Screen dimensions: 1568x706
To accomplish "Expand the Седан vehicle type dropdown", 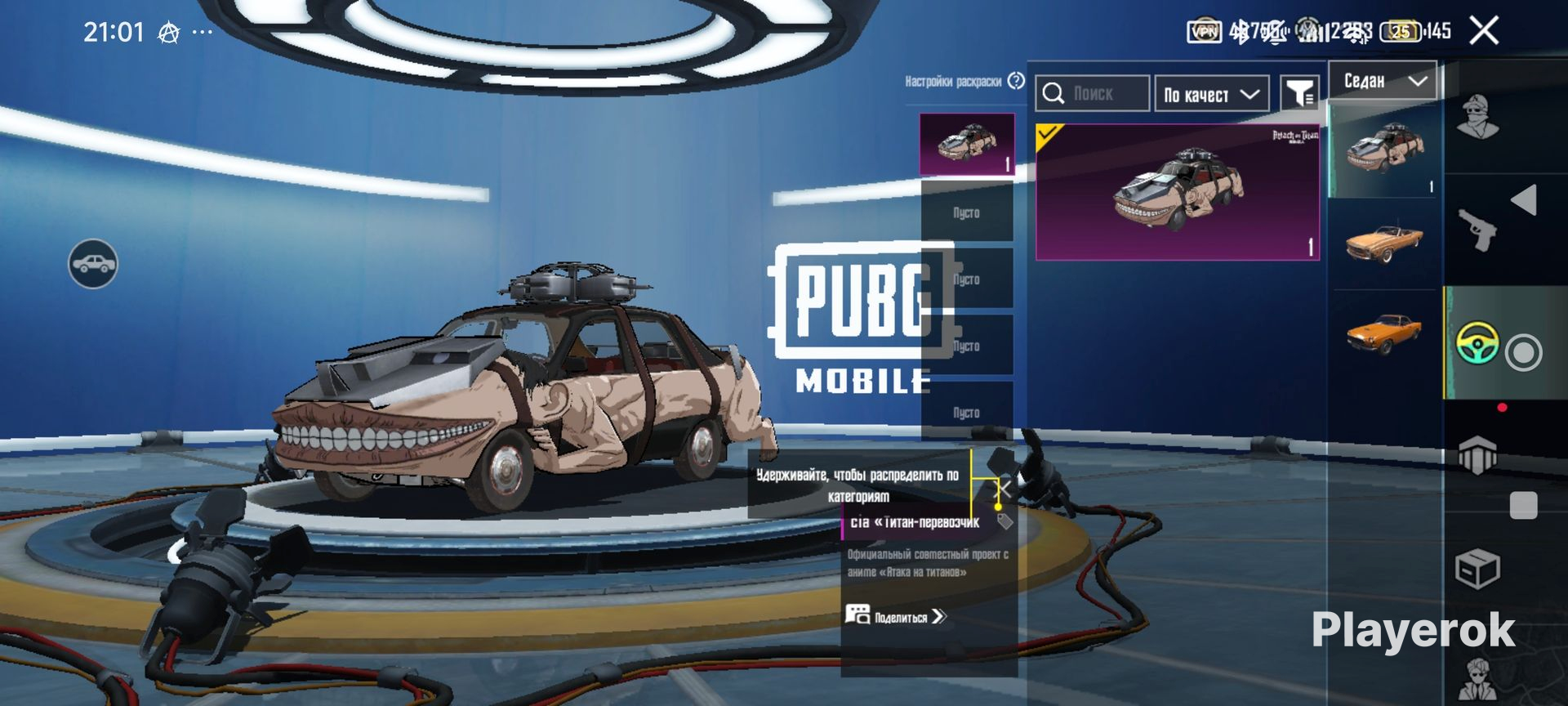I will [x=1383, y=81].
